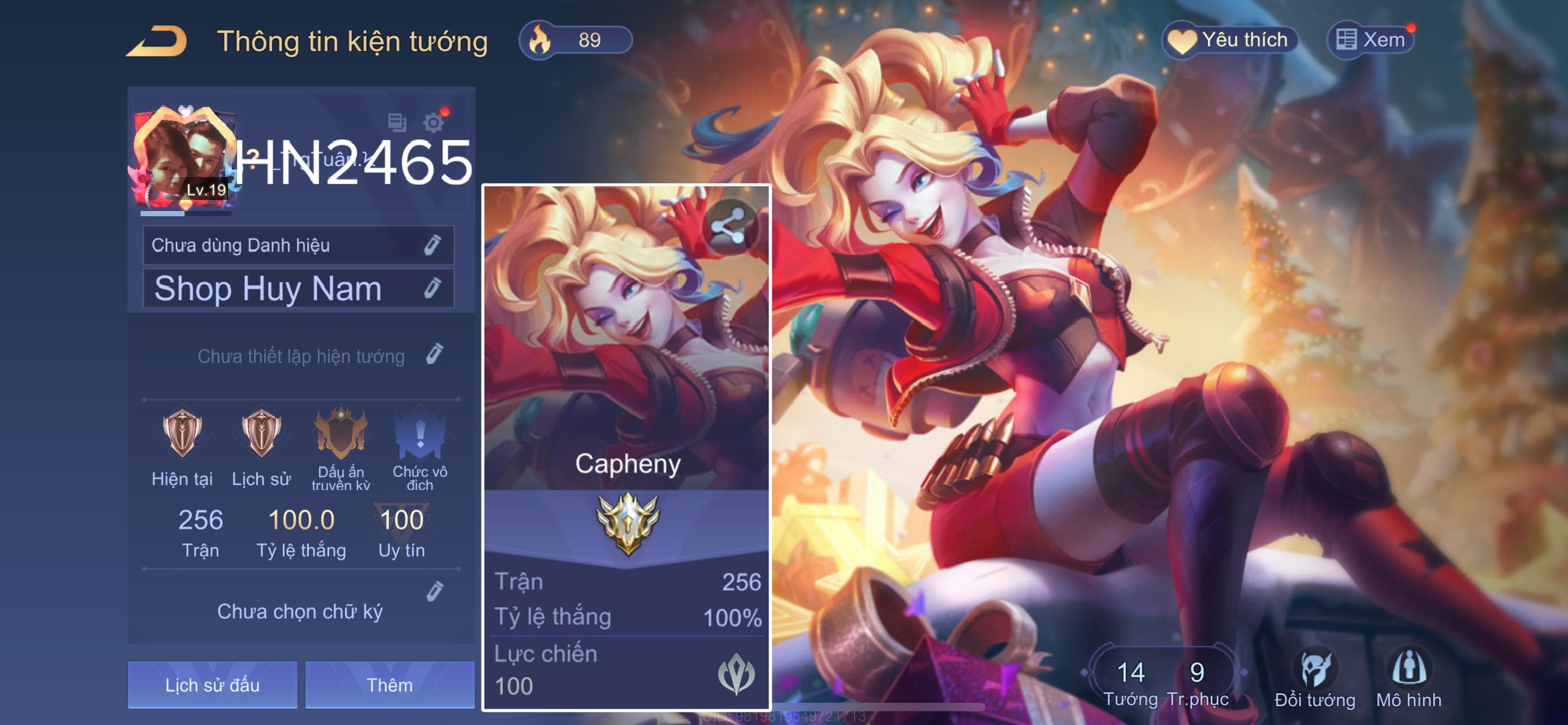
Task: Click the Thêm button
Action: coord(390,685)
